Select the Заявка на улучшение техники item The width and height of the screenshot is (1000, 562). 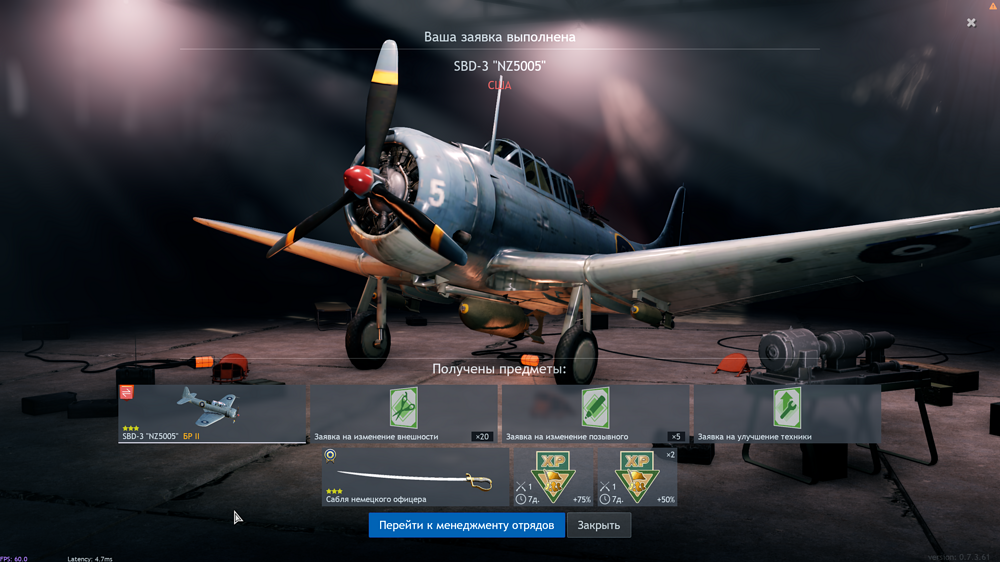(x=787, y=413)
